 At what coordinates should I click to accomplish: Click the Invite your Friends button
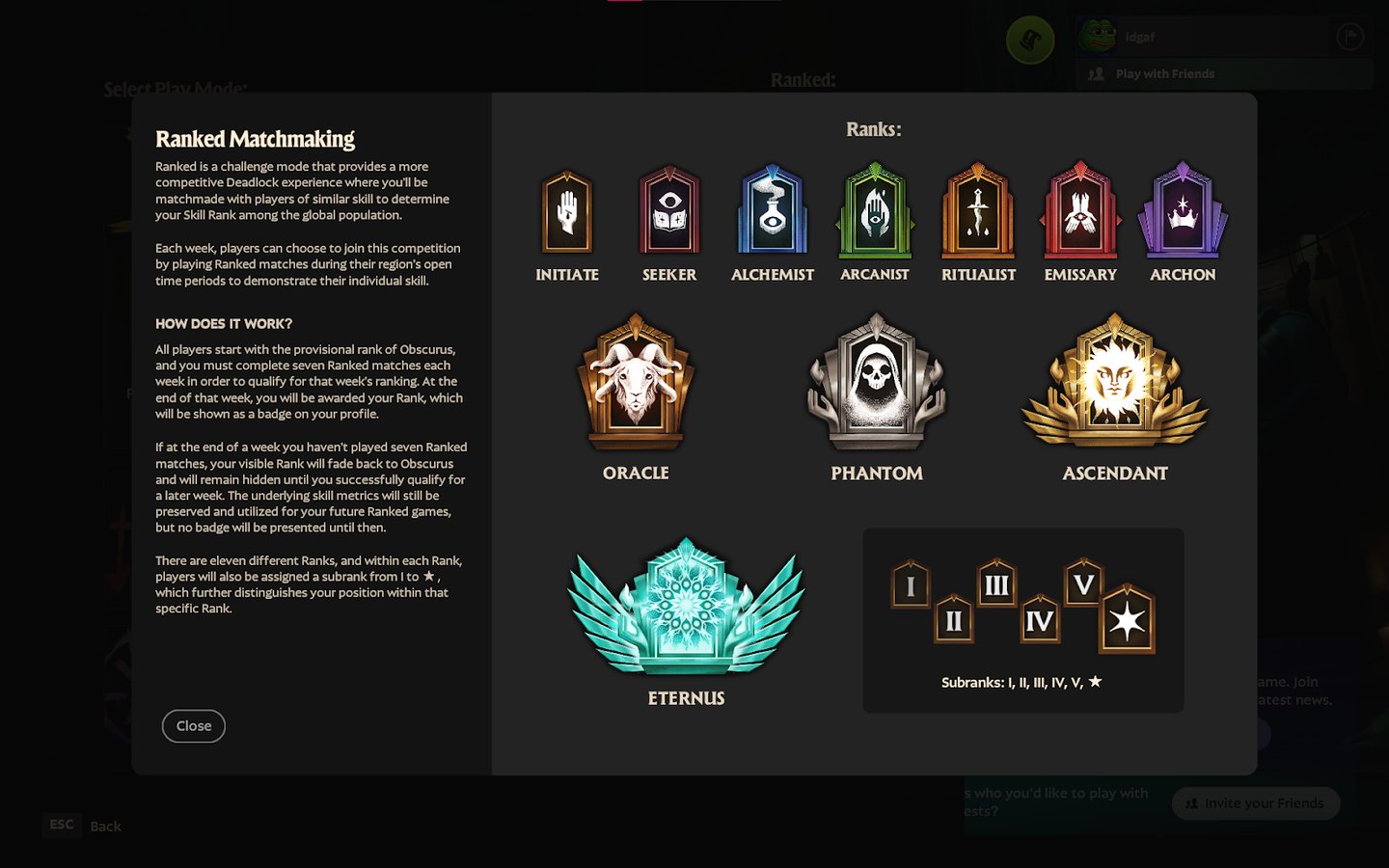click(1255, 803)
